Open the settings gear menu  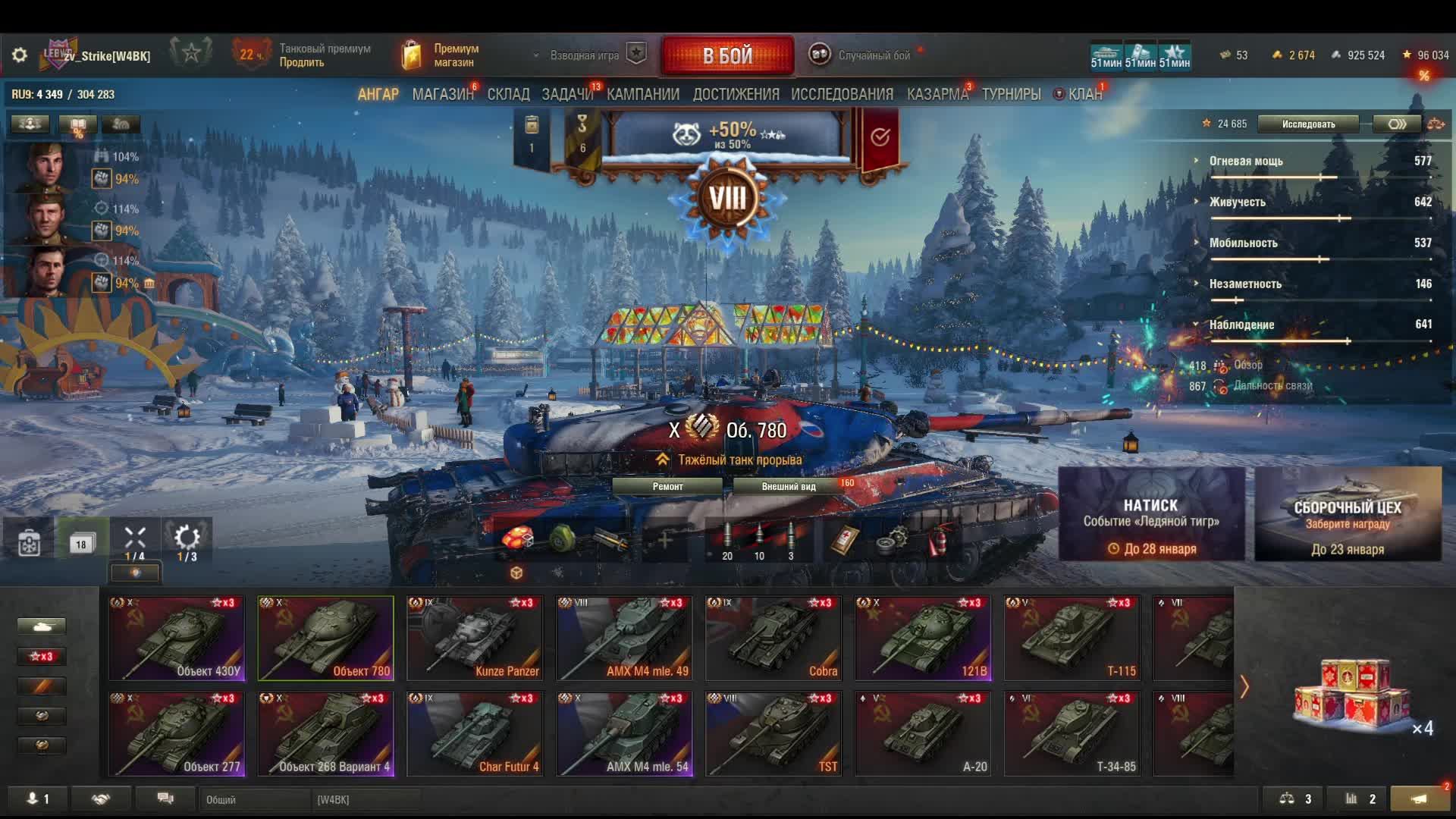pos(20,55)
